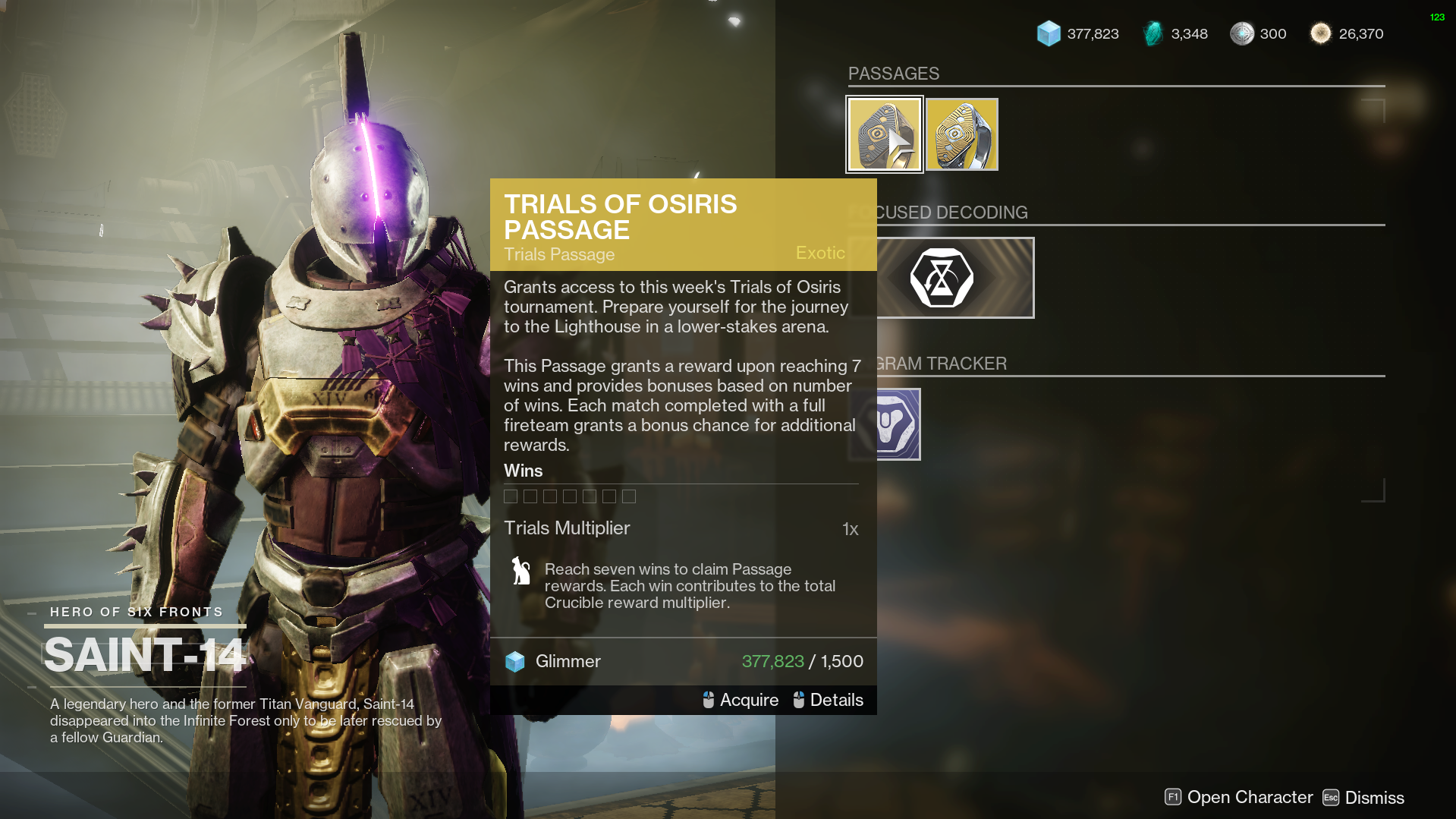Dismiss the Saint-14 vendor screen
The height and width of the screenshot is (819, 1456).
[1363, 798]
